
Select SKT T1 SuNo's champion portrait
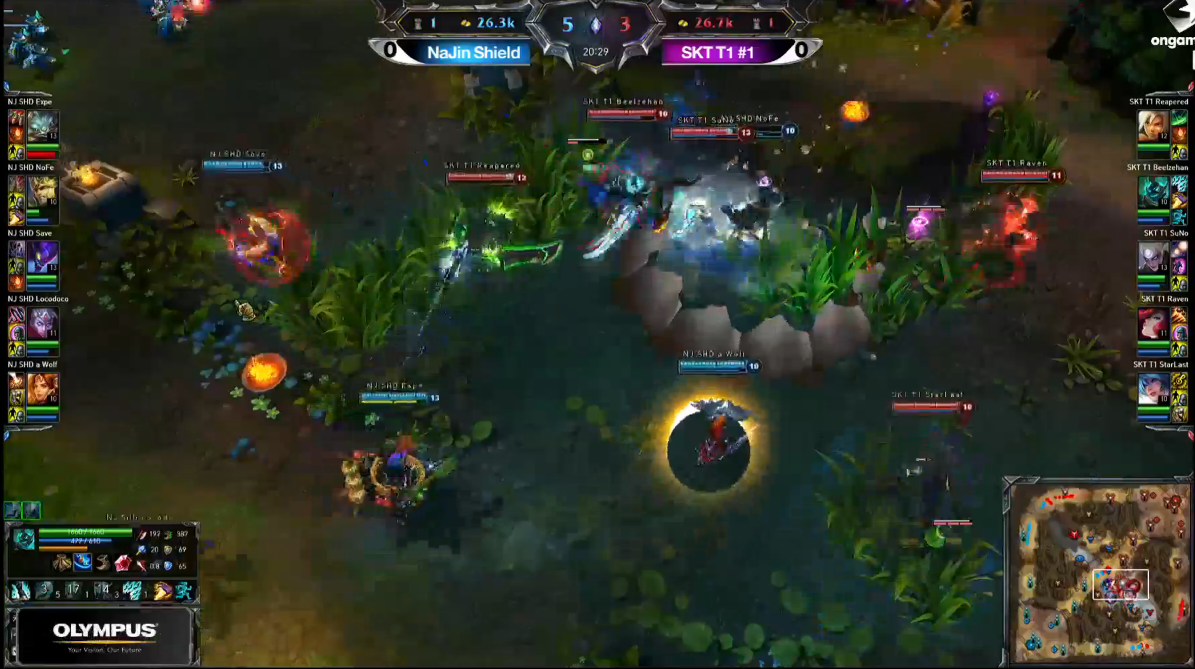[1153, 258]
